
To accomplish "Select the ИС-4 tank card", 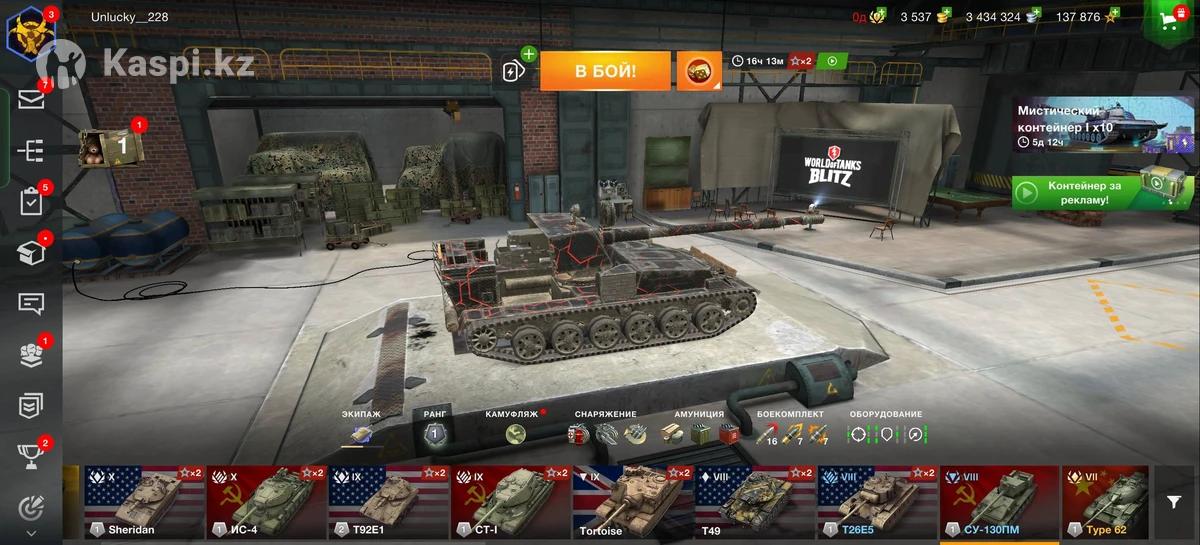I will pyautogui.click(x=267, y=502).
